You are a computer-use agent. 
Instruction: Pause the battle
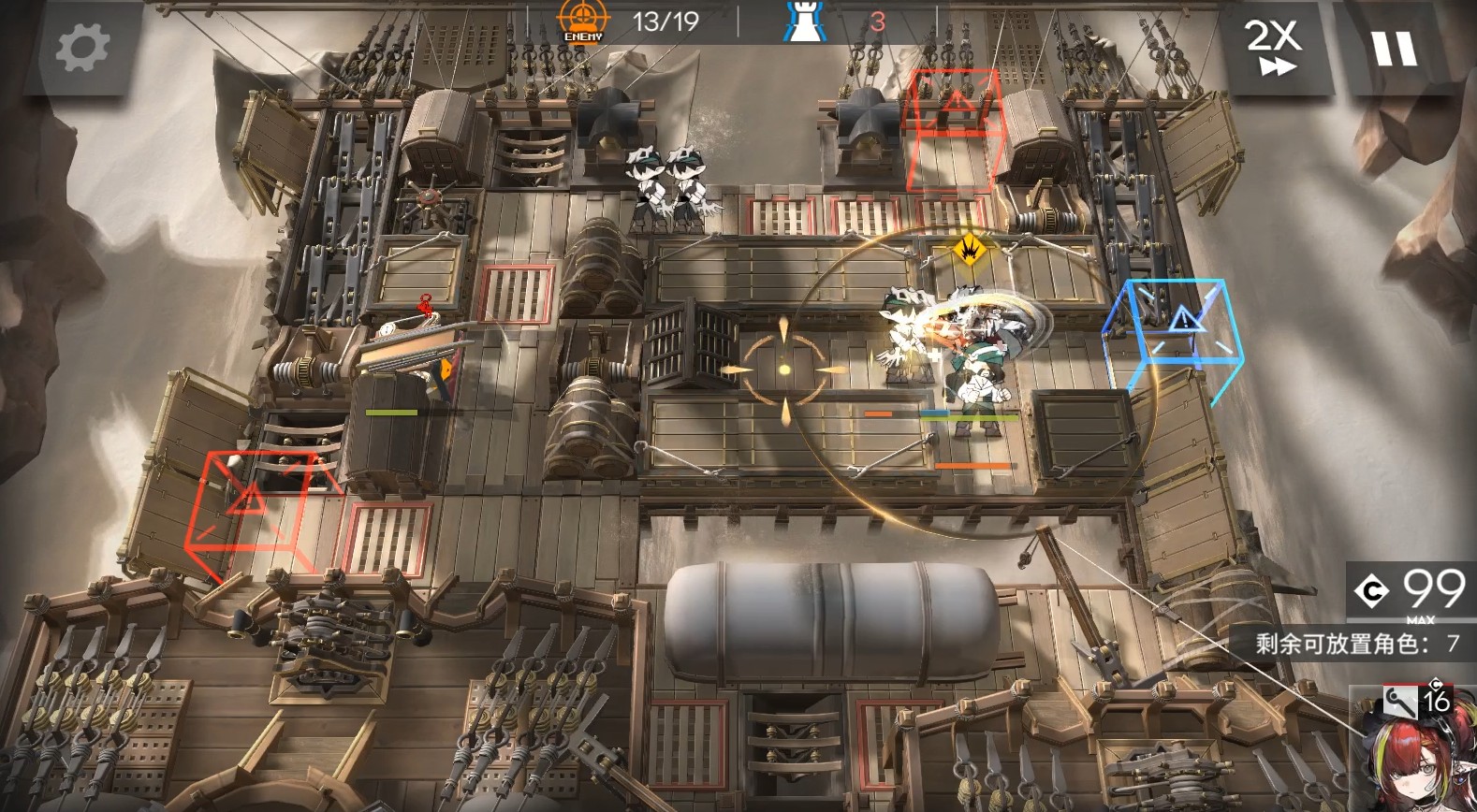pos(1394,47)
